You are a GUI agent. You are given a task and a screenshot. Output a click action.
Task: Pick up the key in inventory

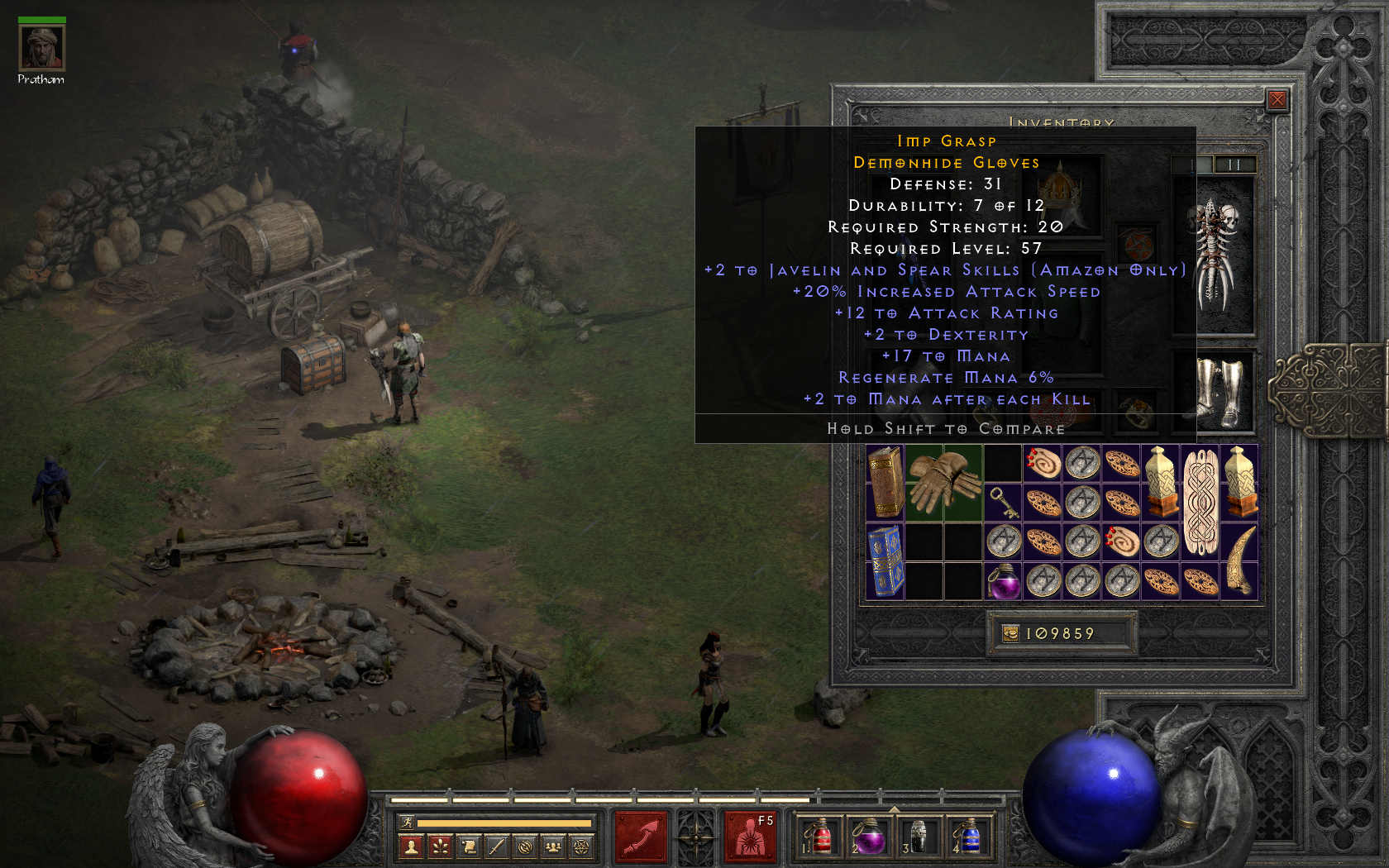1003,502
